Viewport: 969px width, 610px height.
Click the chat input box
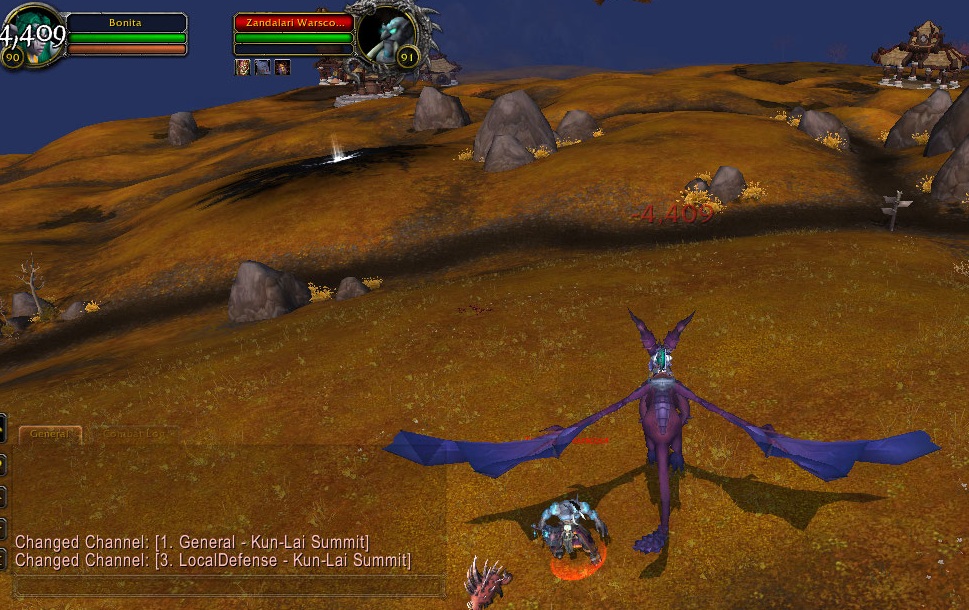coord(228,585)
